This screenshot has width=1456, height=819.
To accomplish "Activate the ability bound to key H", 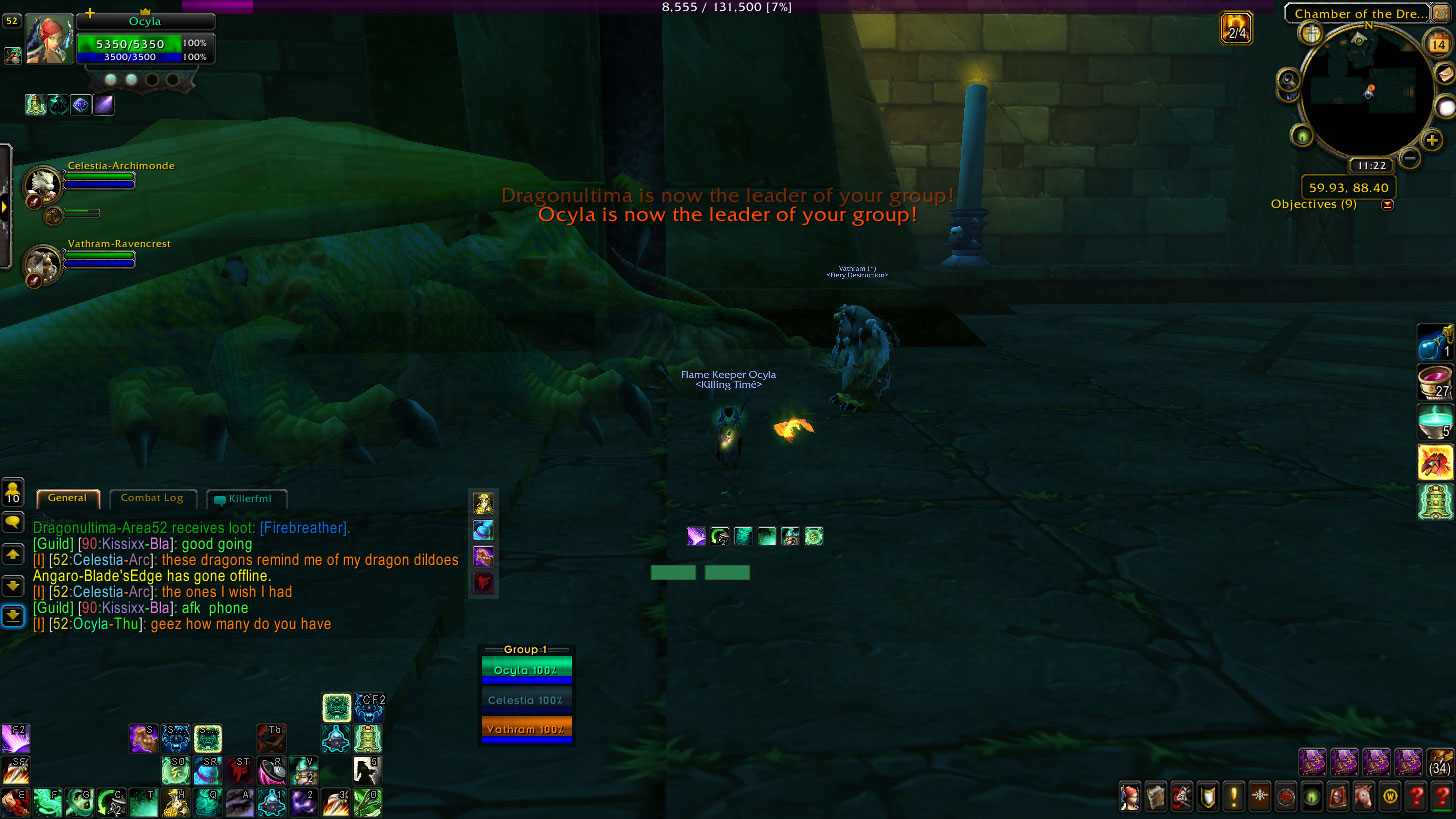I will [176, 801].
